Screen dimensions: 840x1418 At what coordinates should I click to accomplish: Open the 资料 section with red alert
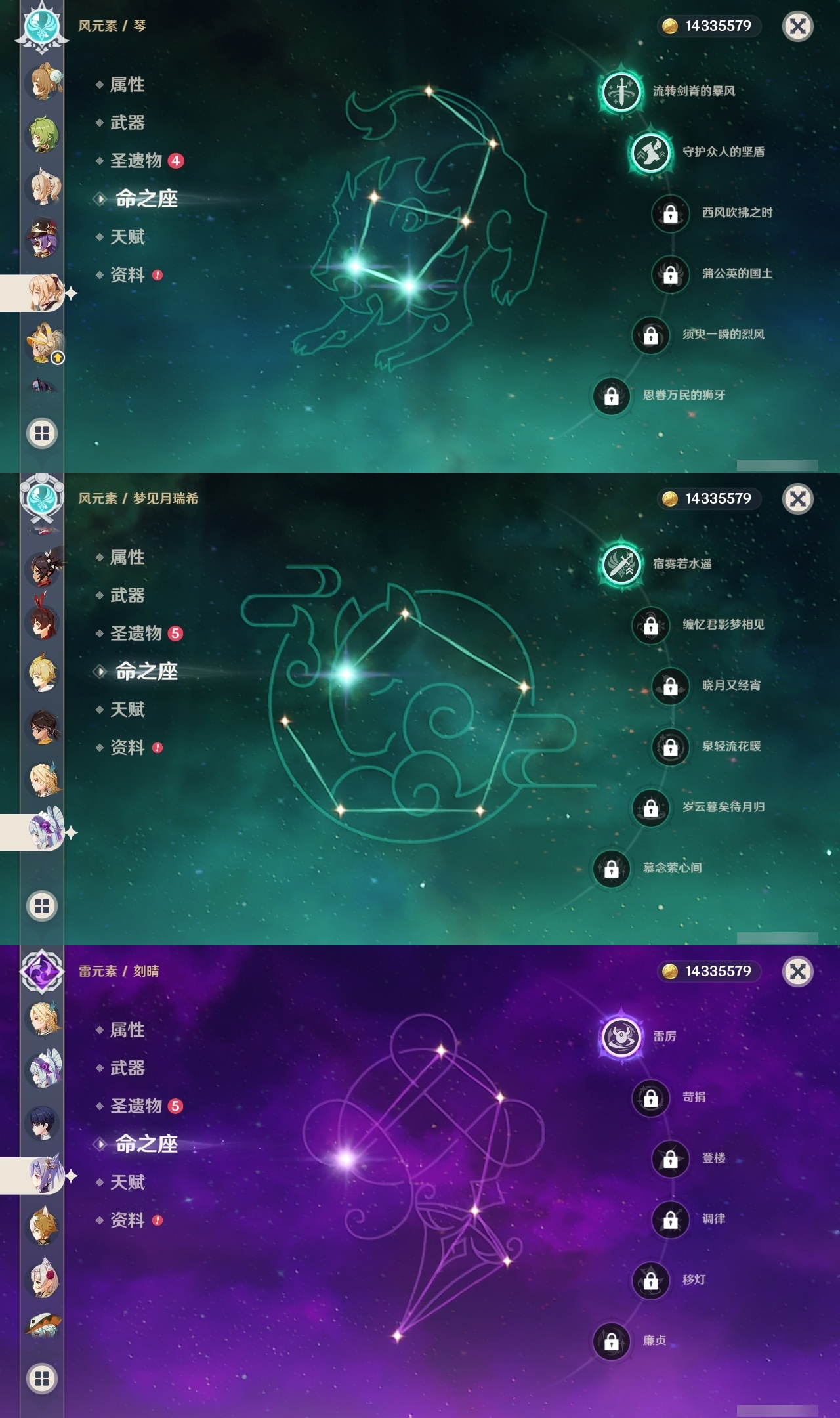click(129, 276)
